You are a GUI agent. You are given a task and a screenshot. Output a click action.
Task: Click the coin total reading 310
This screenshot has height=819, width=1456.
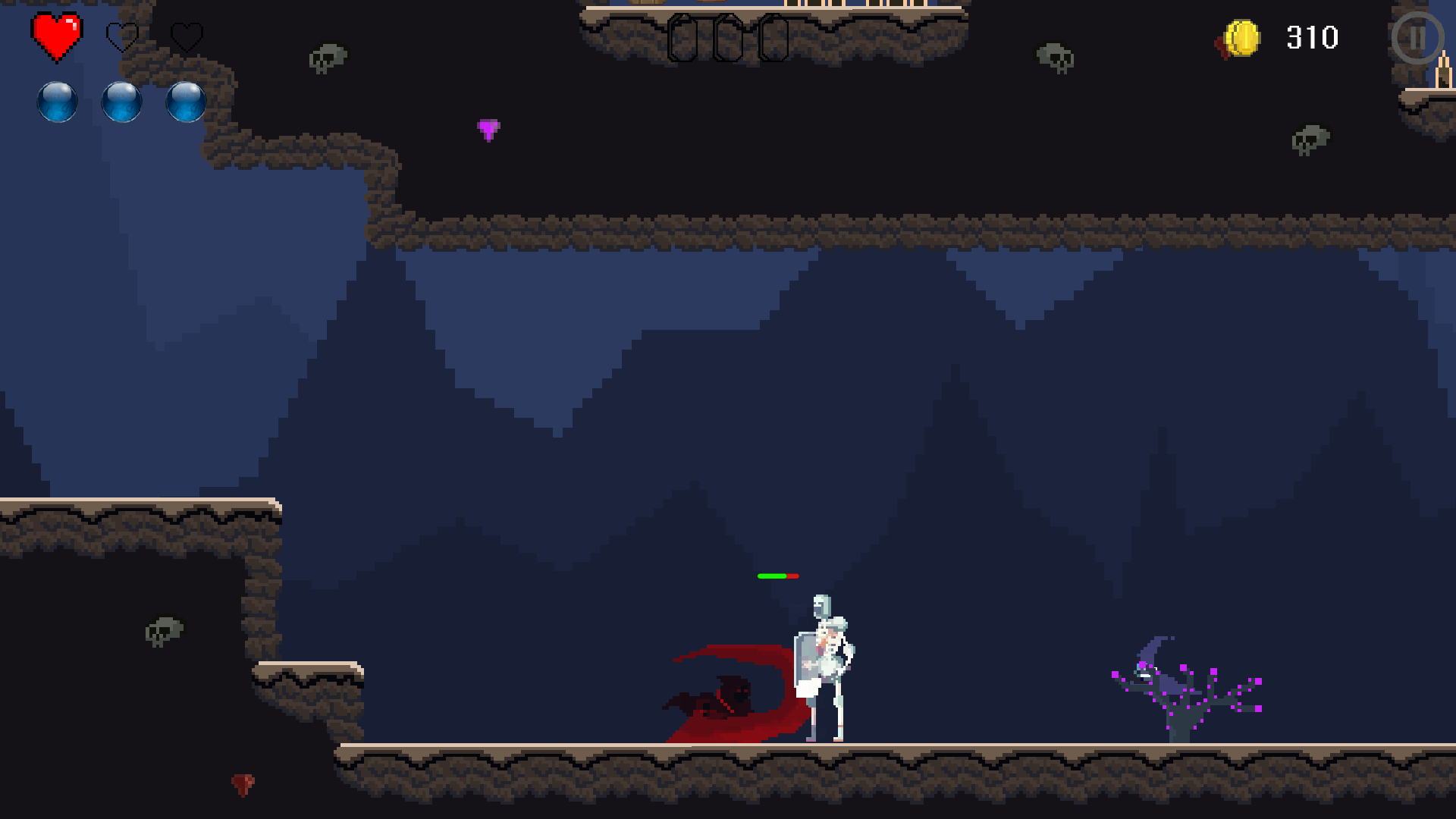click(x=1311, y=37)
